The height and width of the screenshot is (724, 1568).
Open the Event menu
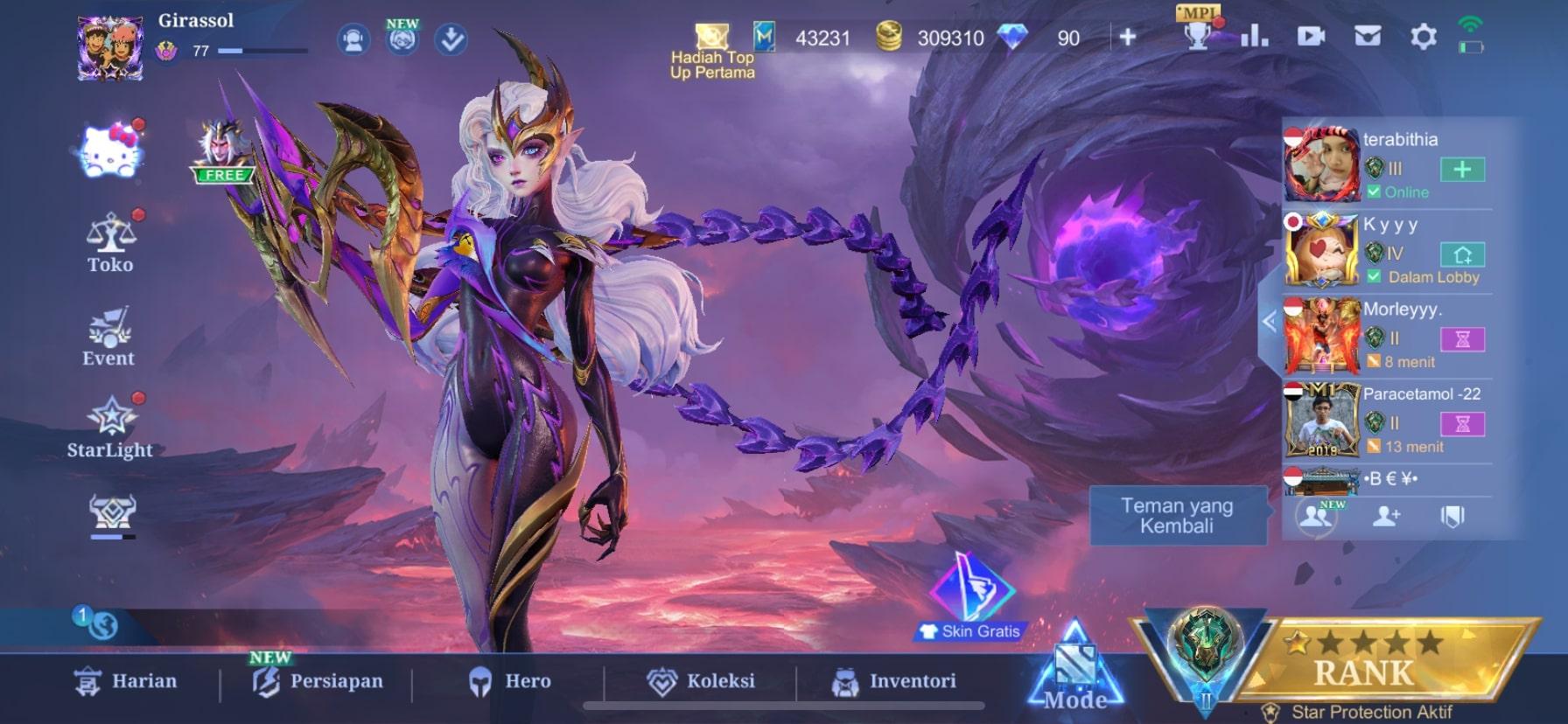pyautogui.click(x=108, y=337)
